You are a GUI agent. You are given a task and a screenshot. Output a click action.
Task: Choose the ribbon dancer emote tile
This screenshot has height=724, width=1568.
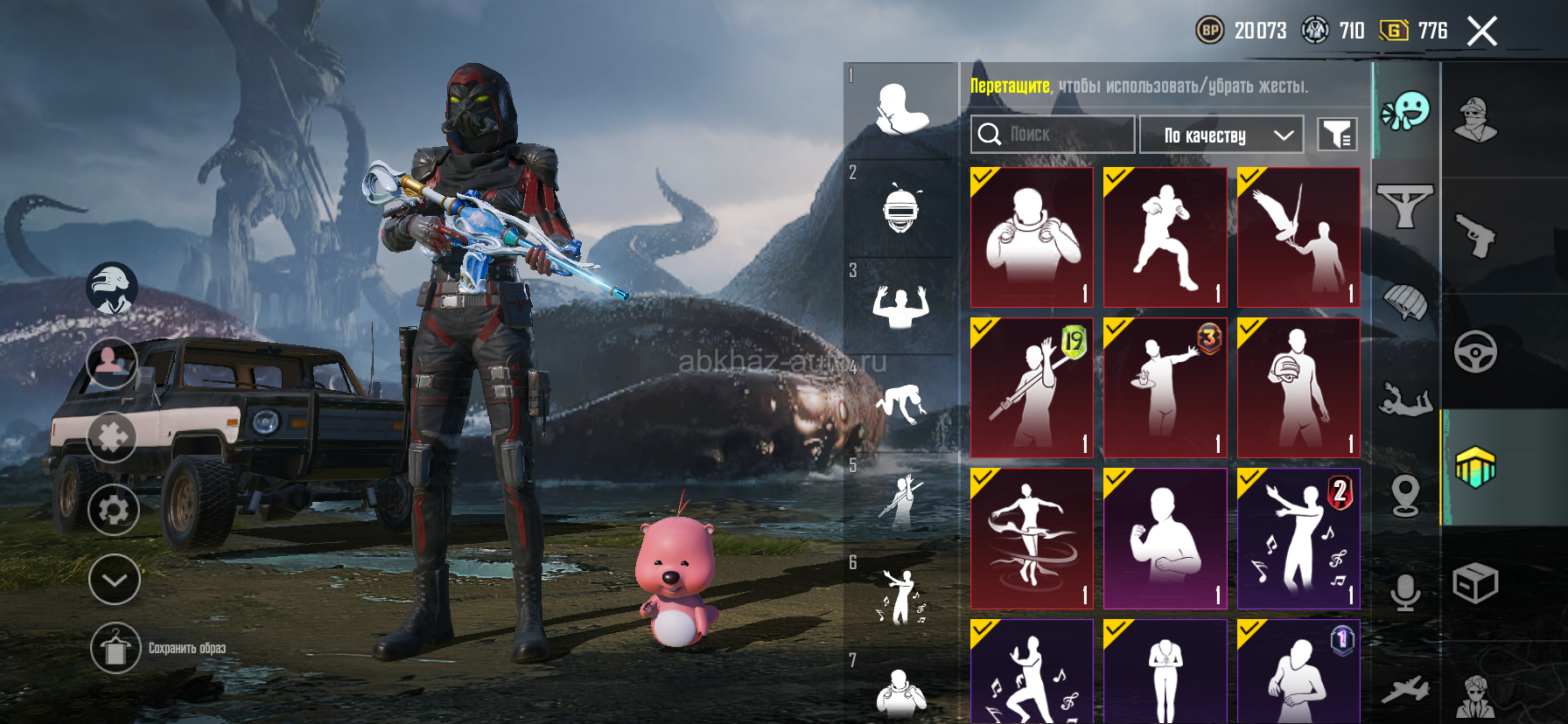coord(1032,539)
